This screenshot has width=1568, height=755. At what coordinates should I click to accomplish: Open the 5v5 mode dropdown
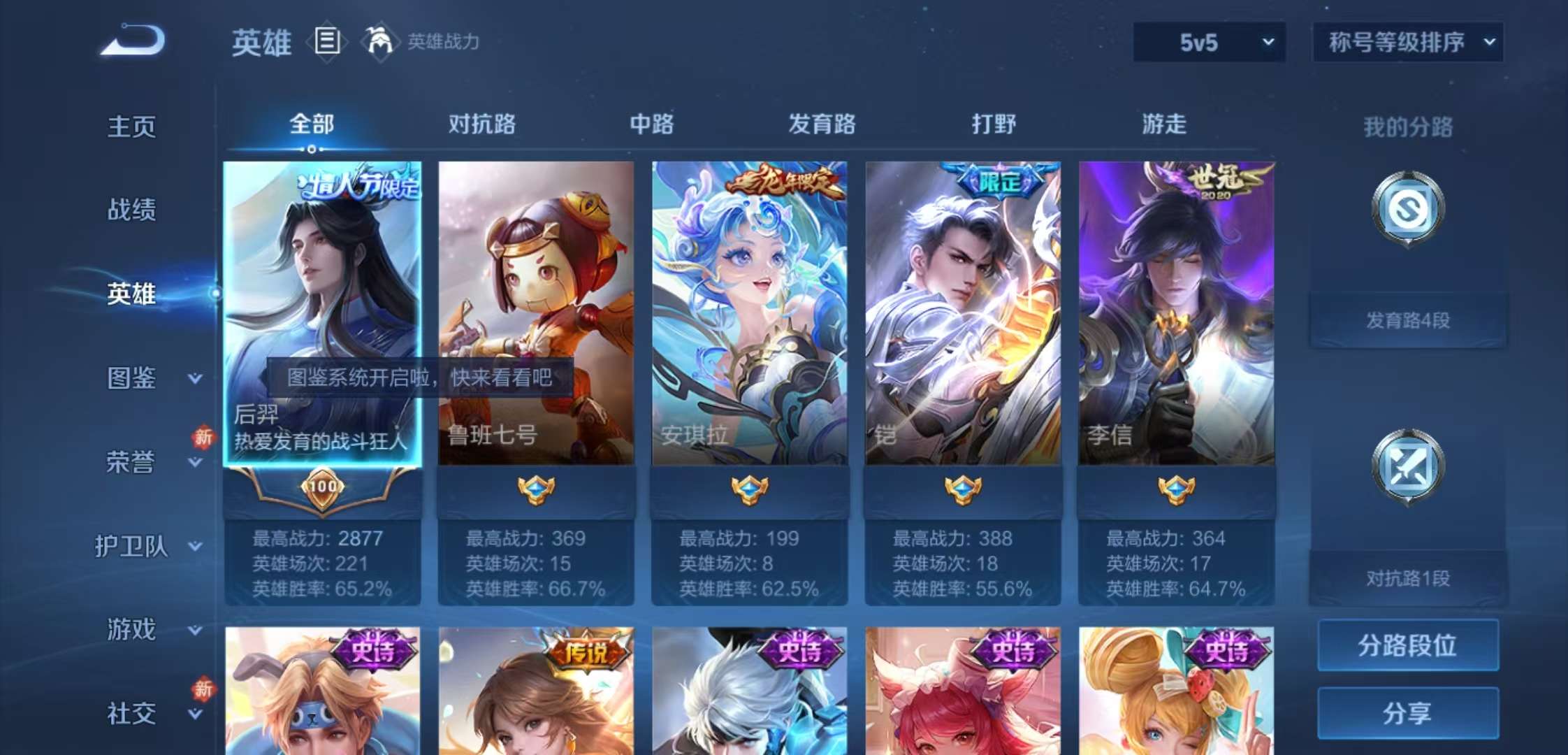click(1207, 42)
